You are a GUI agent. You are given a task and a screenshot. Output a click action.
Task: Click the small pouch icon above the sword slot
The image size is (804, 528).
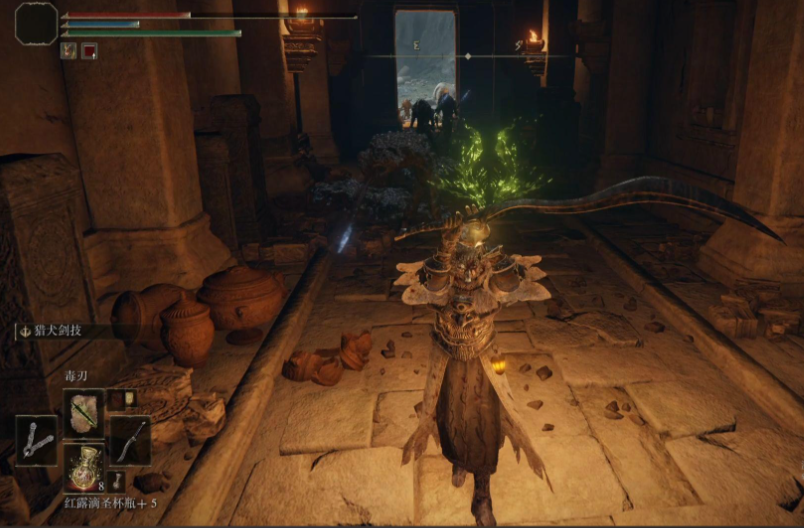[x=120, y=399]
